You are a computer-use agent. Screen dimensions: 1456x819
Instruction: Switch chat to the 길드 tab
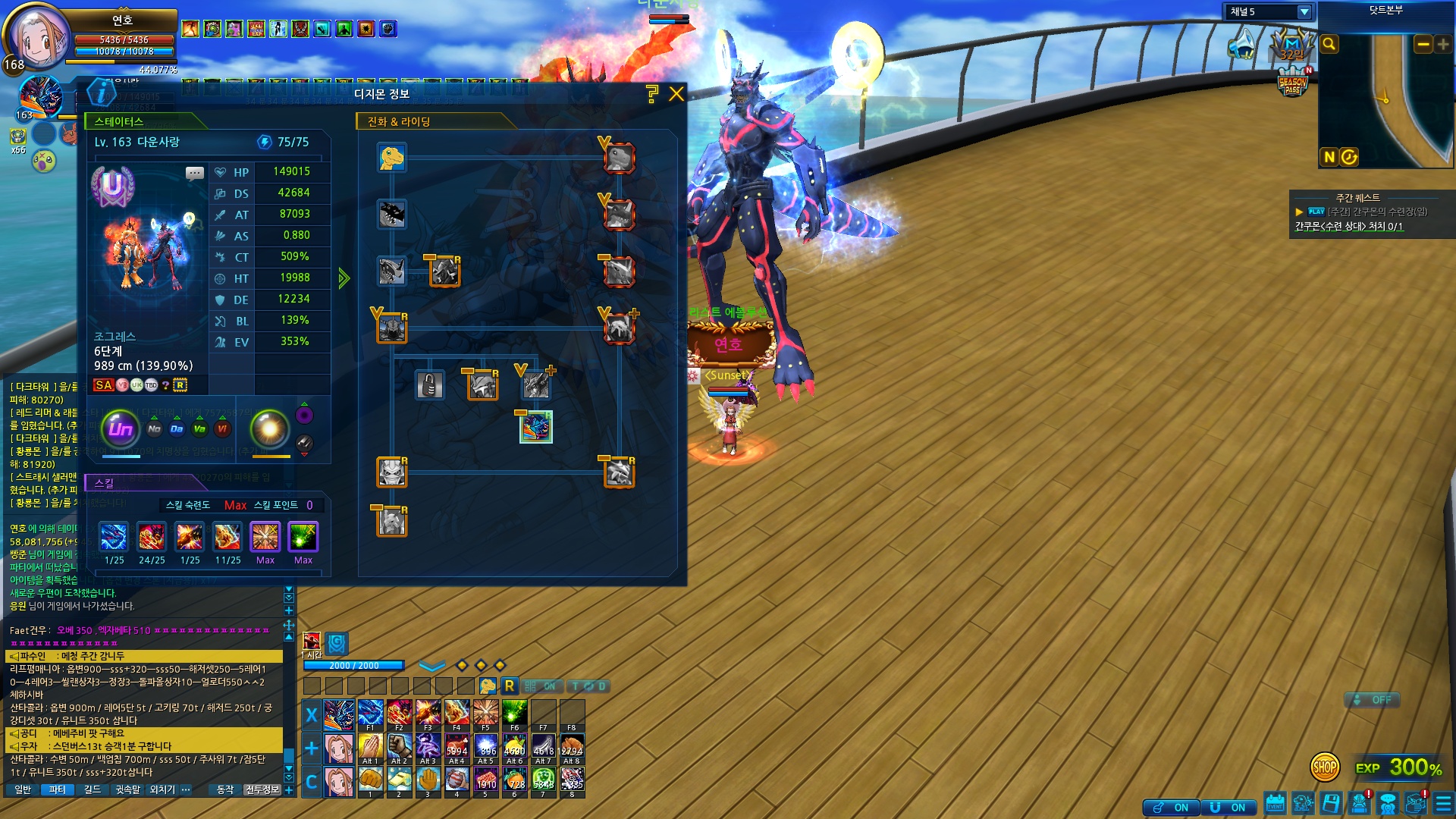[93, 790]
